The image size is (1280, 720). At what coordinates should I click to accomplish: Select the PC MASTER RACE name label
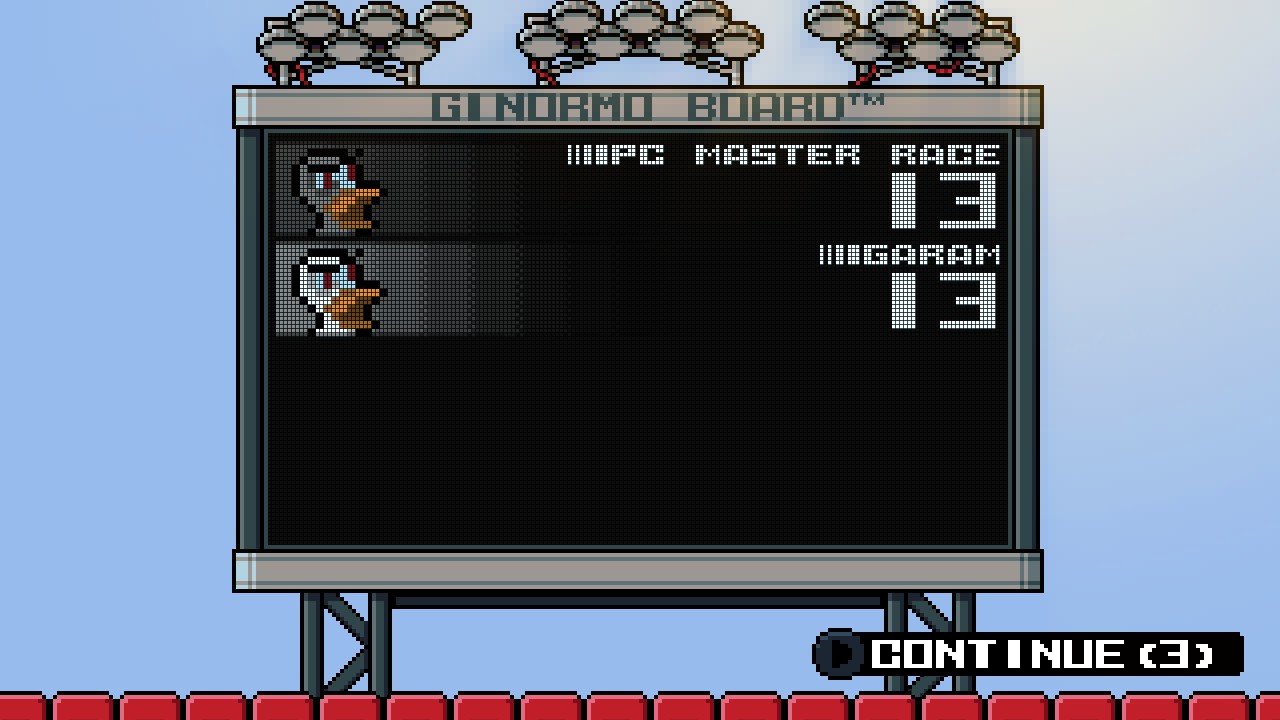800,155
